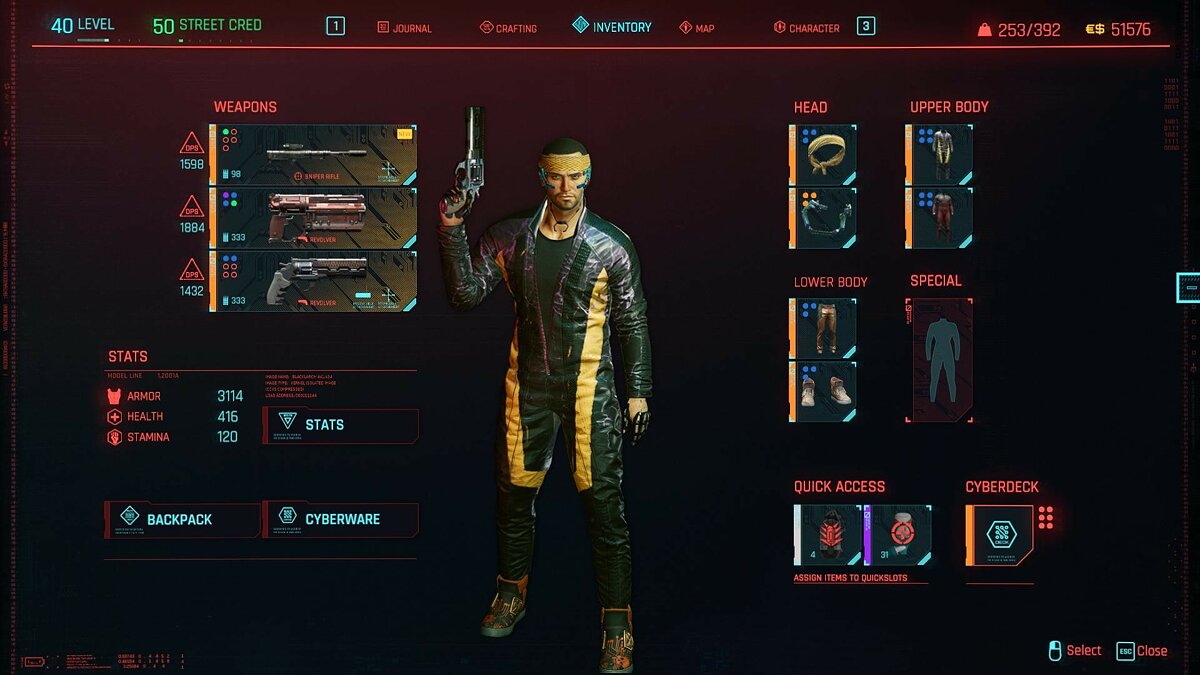The image size is (1200, 675).
Task: Select the red inner torso clothing slot
Action: coord(940,218)
